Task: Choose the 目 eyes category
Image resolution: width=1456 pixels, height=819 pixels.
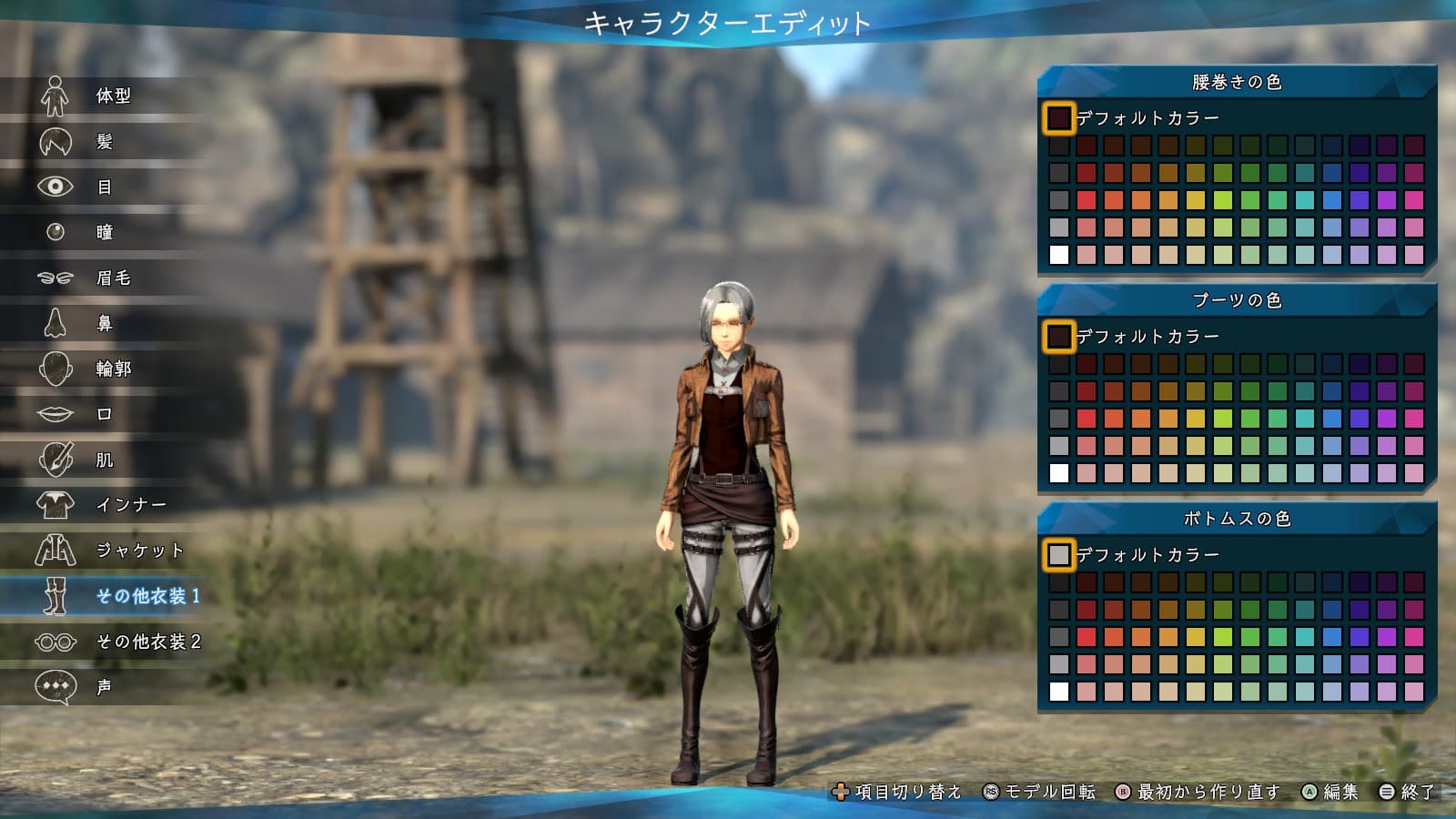Action: (103, 187)
